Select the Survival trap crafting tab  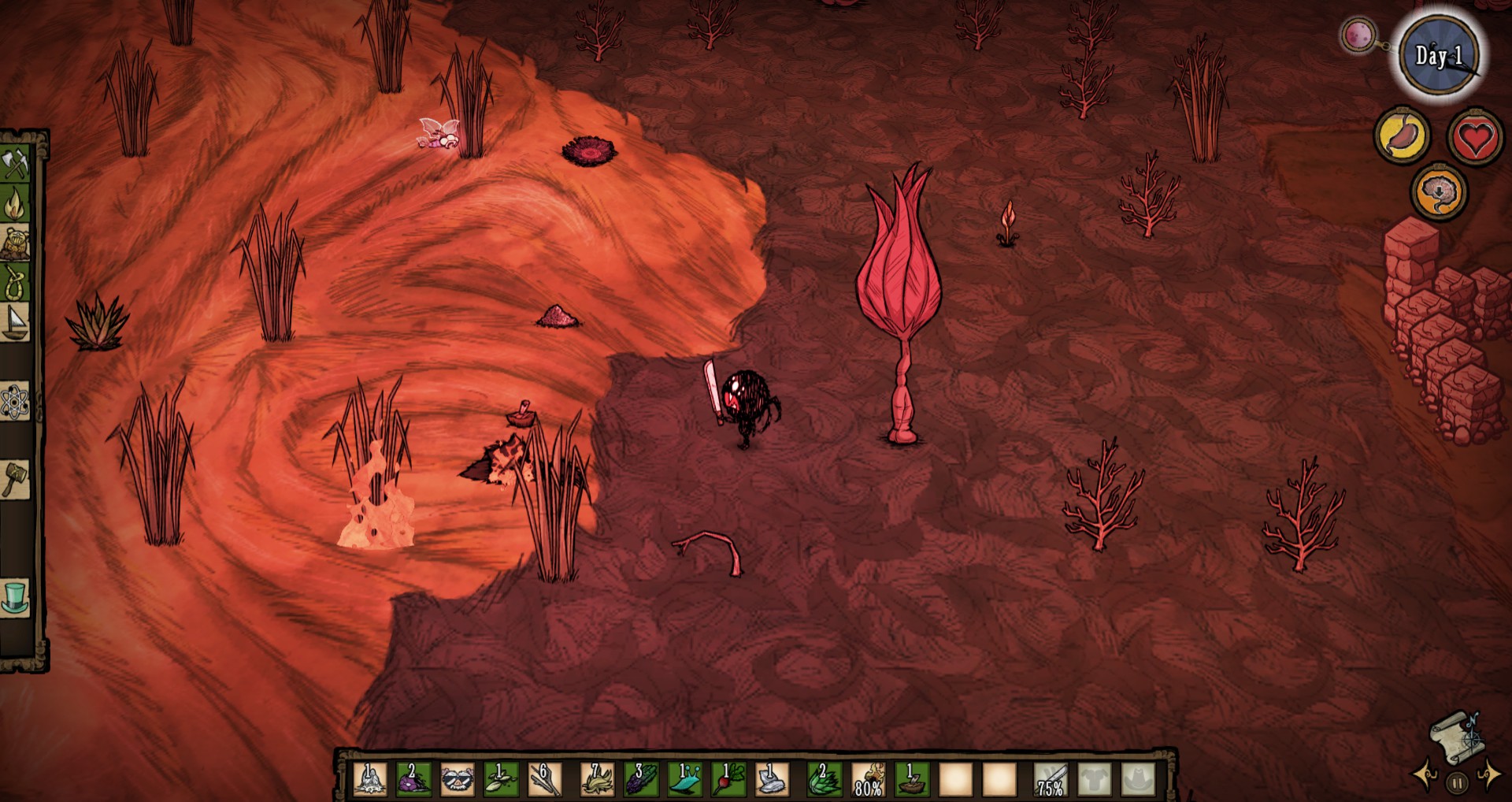(x=15, y=244)
